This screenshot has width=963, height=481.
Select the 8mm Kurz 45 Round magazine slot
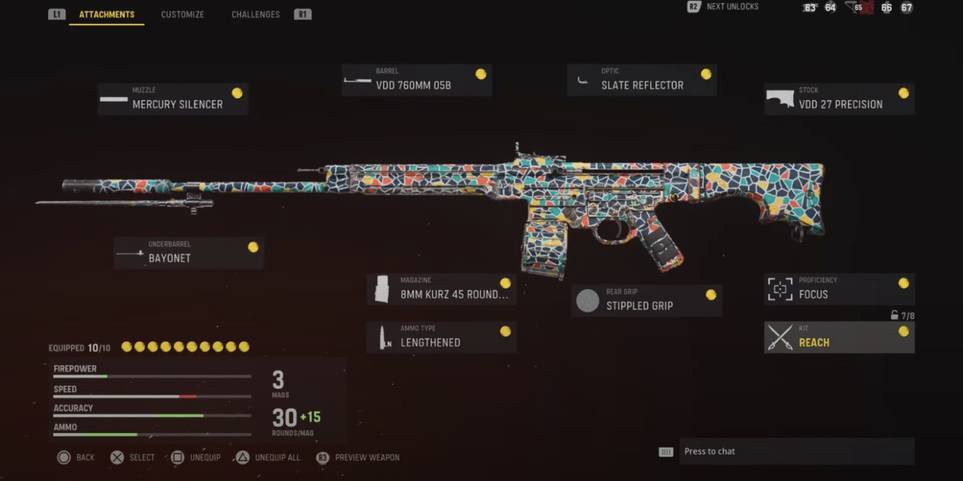[x=441, y=290]
